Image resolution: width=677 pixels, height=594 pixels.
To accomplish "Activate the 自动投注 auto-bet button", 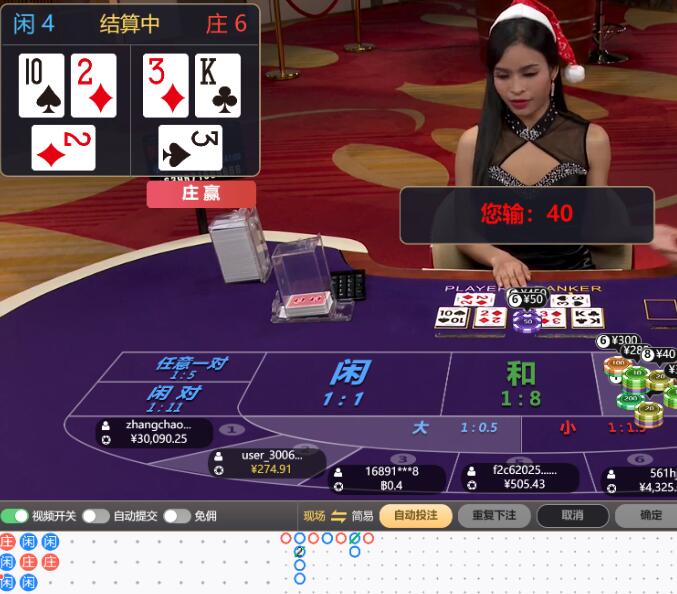I will point(415,516).
